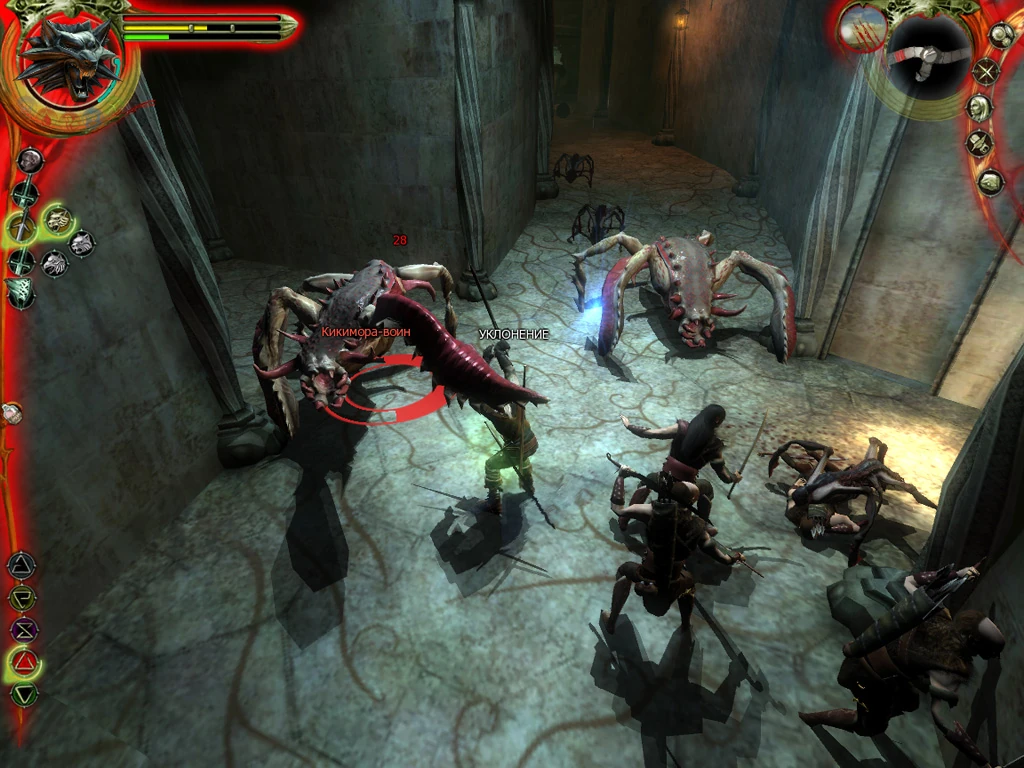Switch to the cat head combat style
Image resolution: width=1024 pixels, height=768 pixels.
point(81,242)
